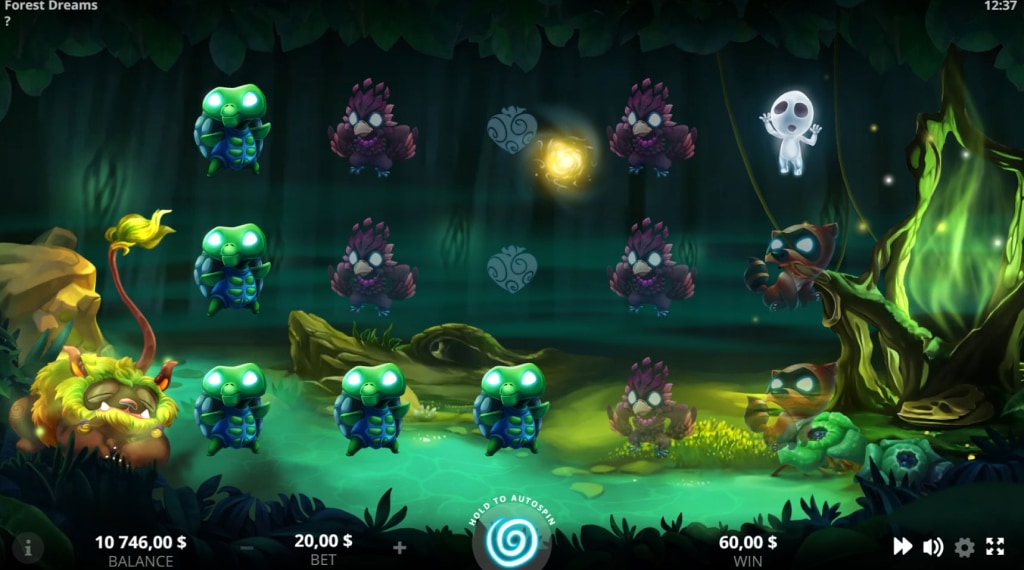The height and width of the screenshot is (570, 1024).
Task: Open the game info panel
Action: (28, 547)
